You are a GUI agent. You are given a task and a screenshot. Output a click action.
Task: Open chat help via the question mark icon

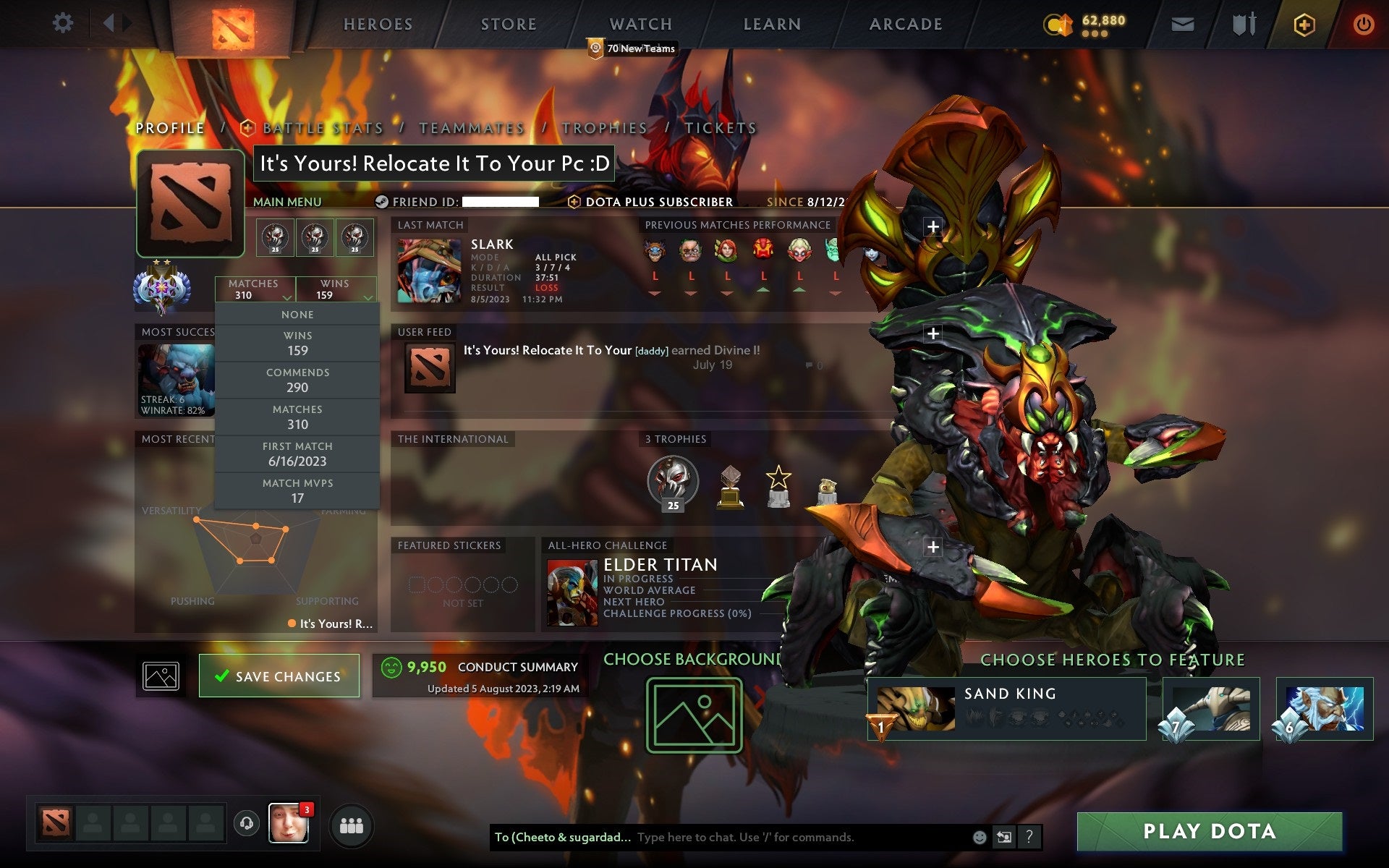tap(1028, 837)
